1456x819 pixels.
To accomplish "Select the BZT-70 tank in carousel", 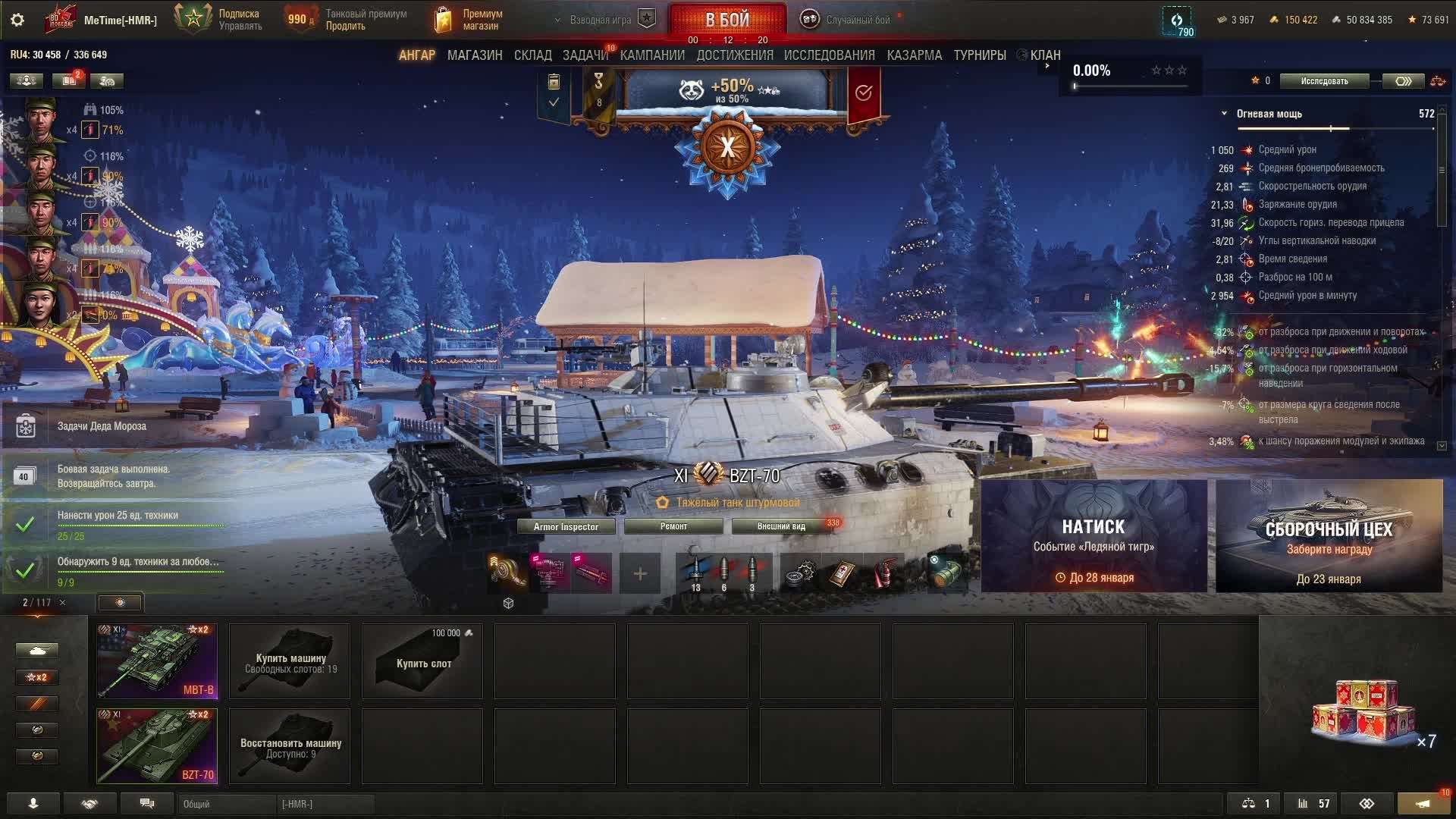I will tap(157, 745).
